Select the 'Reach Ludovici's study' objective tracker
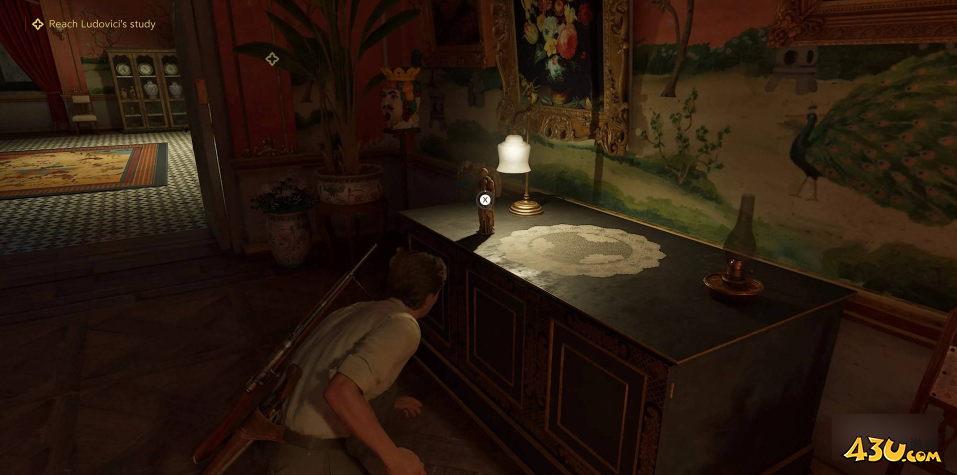The height and width of the screenshot is (475, 957). point(101,24)
